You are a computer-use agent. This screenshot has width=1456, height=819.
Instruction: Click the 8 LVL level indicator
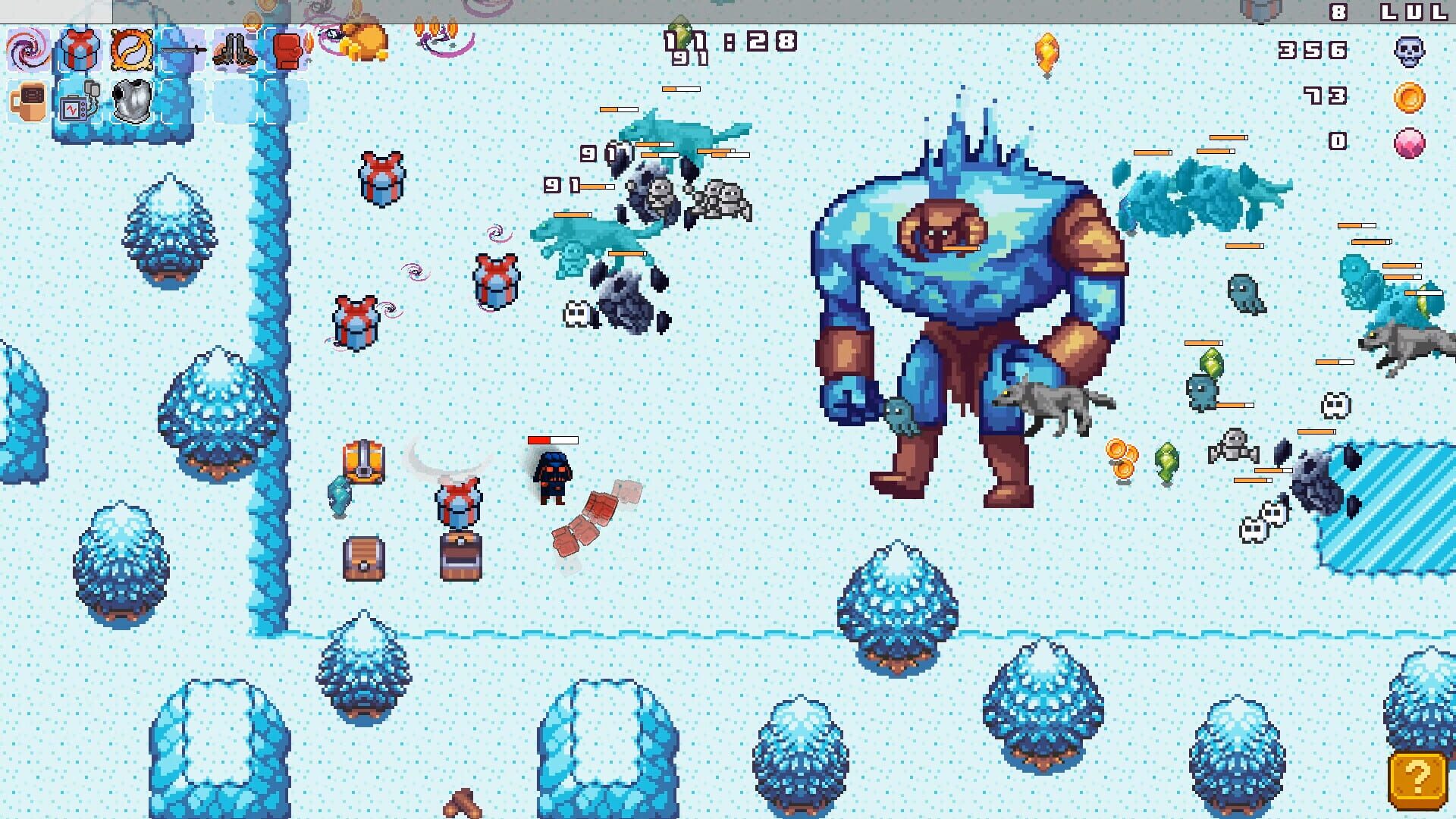tap(1388, 12)
